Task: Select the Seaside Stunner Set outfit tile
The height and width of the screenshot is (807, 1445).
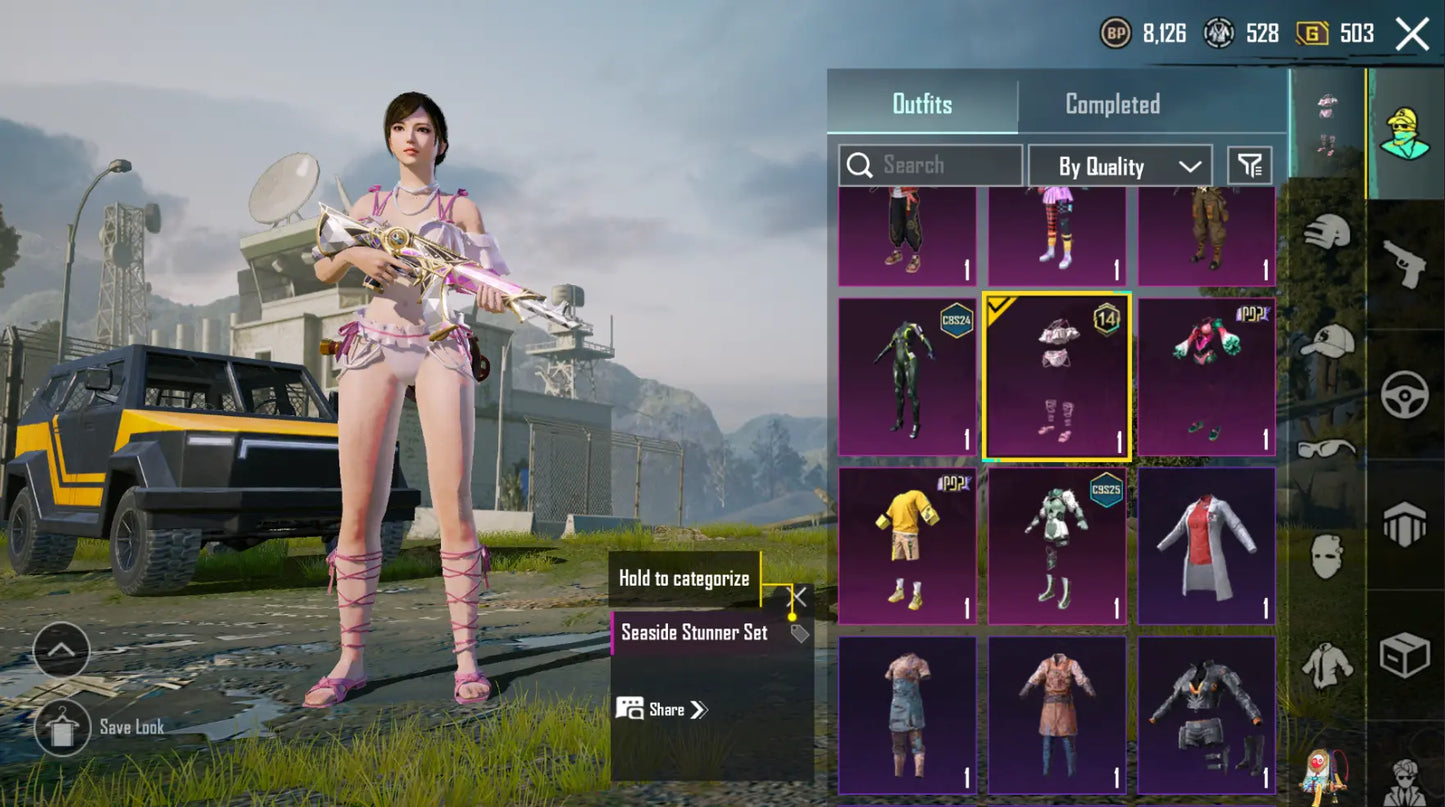Action: [x=1056, y=376]
